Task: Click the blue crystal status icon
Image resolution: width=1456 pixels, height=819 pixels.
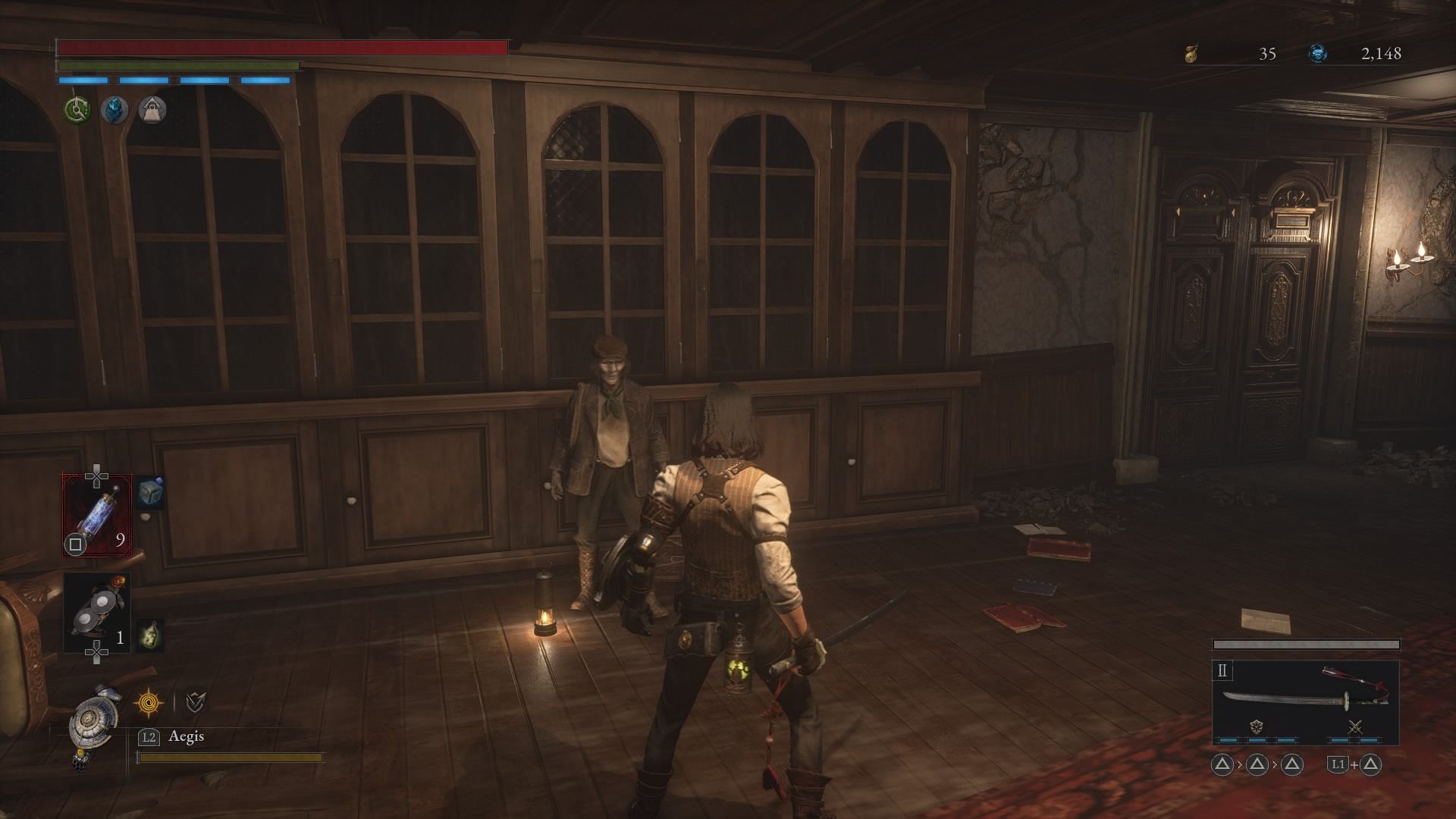Action: [115, 110]
